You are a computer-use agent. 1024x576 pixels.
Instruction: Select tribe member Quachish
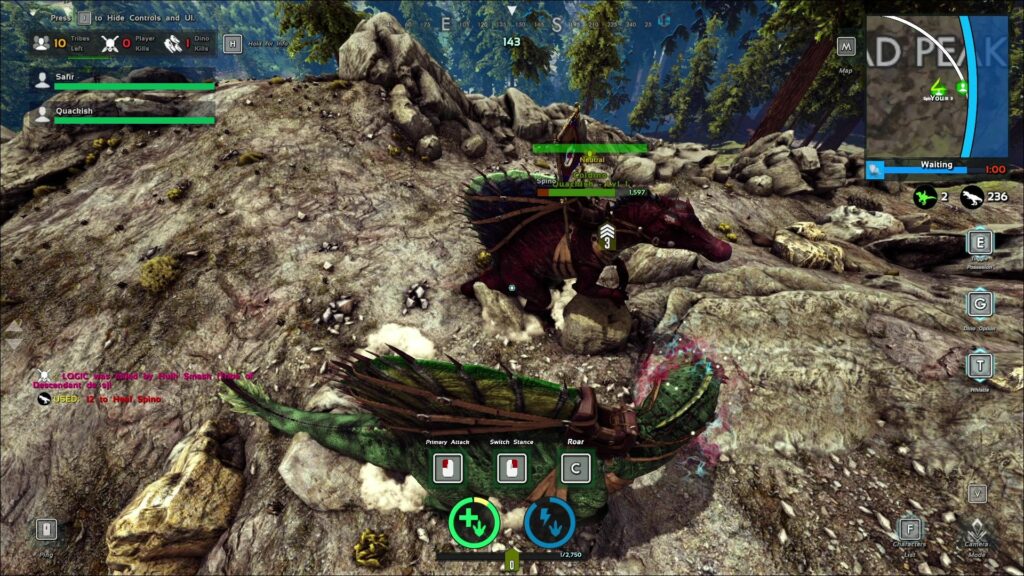pos(42,113)
